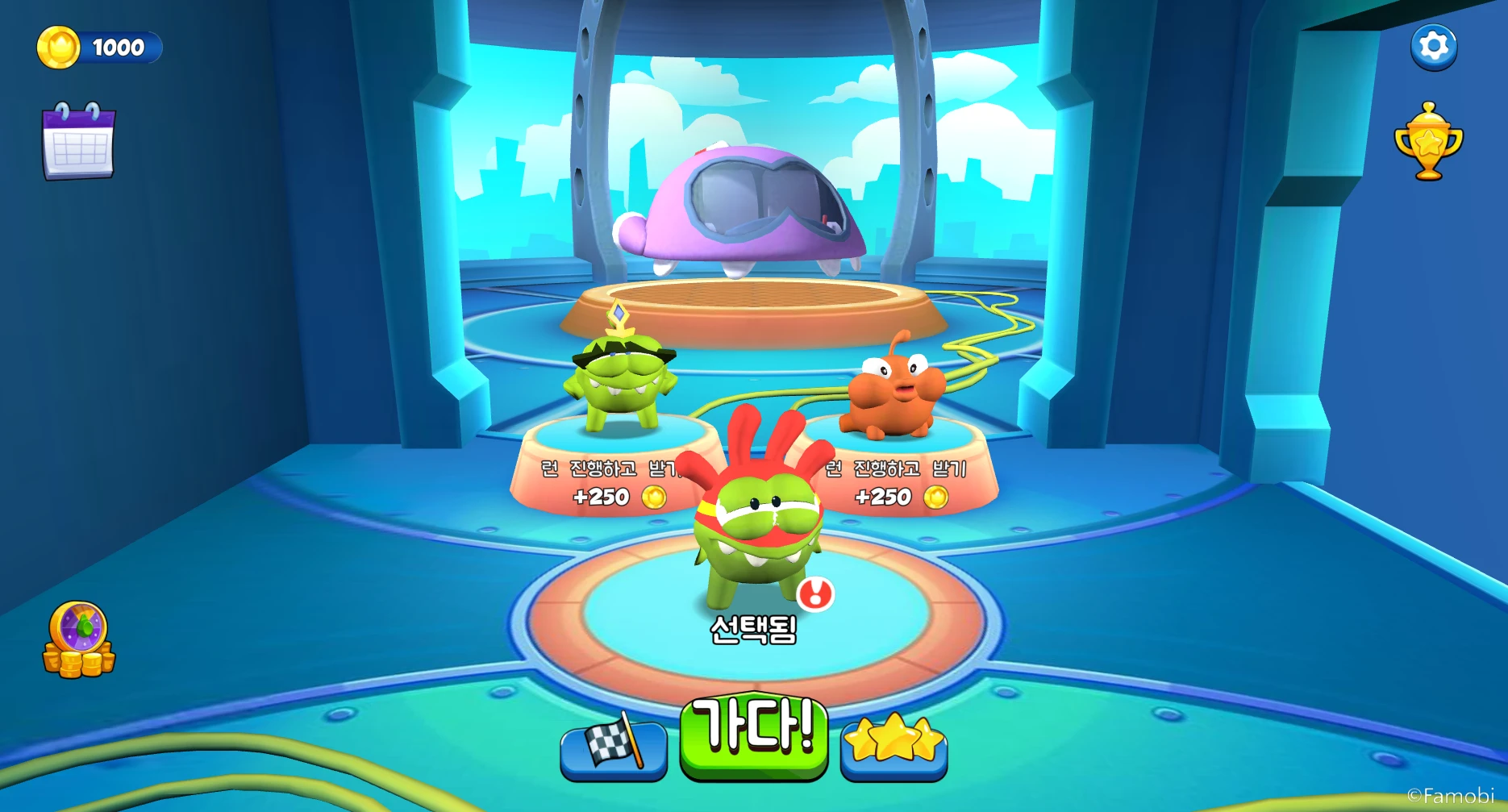
Task: Claim +250 coins on the left pedestal
Action: click(601, 498)
